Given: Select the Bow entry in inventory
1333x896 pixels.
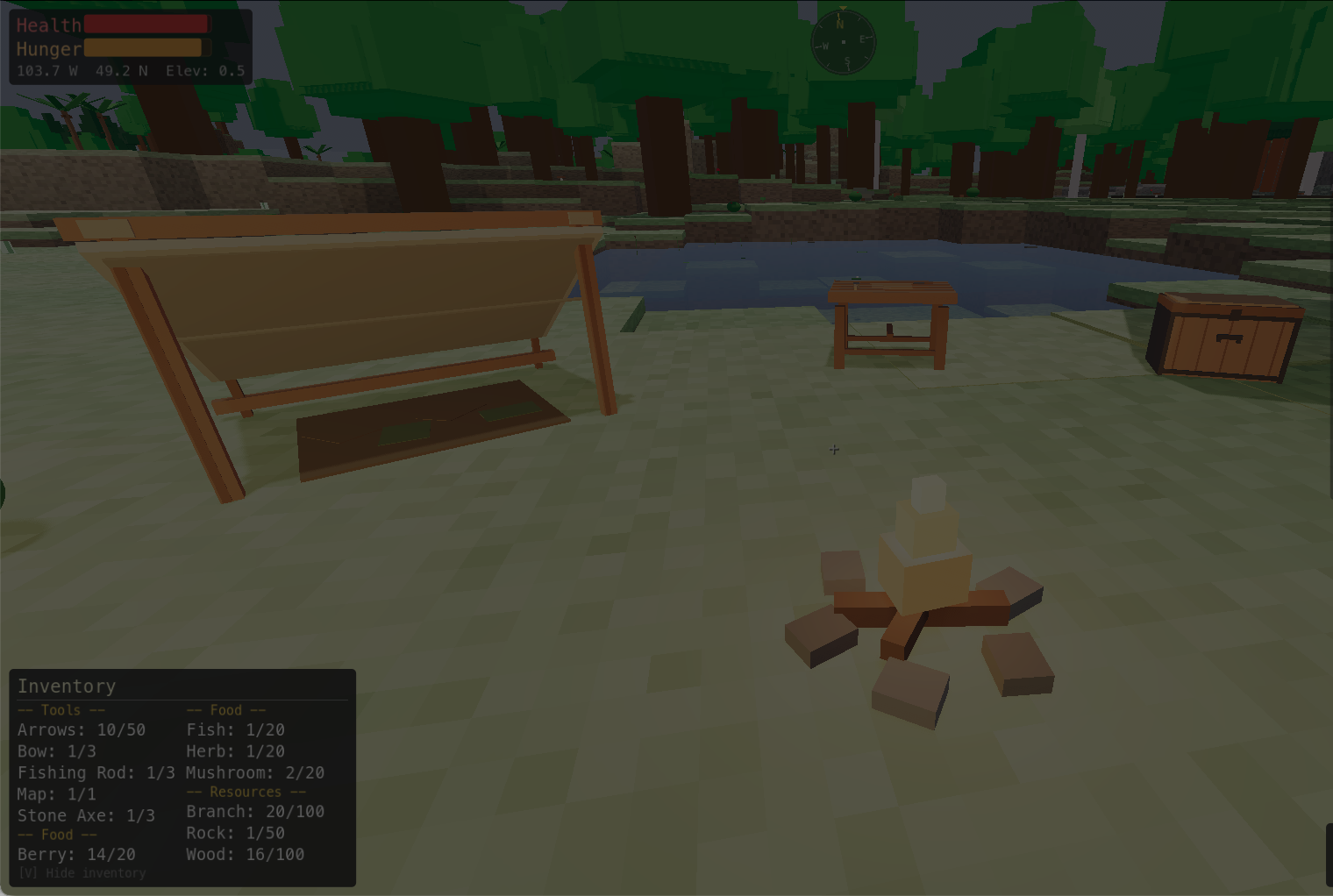Looking at the screenshot, I should 56,751.
